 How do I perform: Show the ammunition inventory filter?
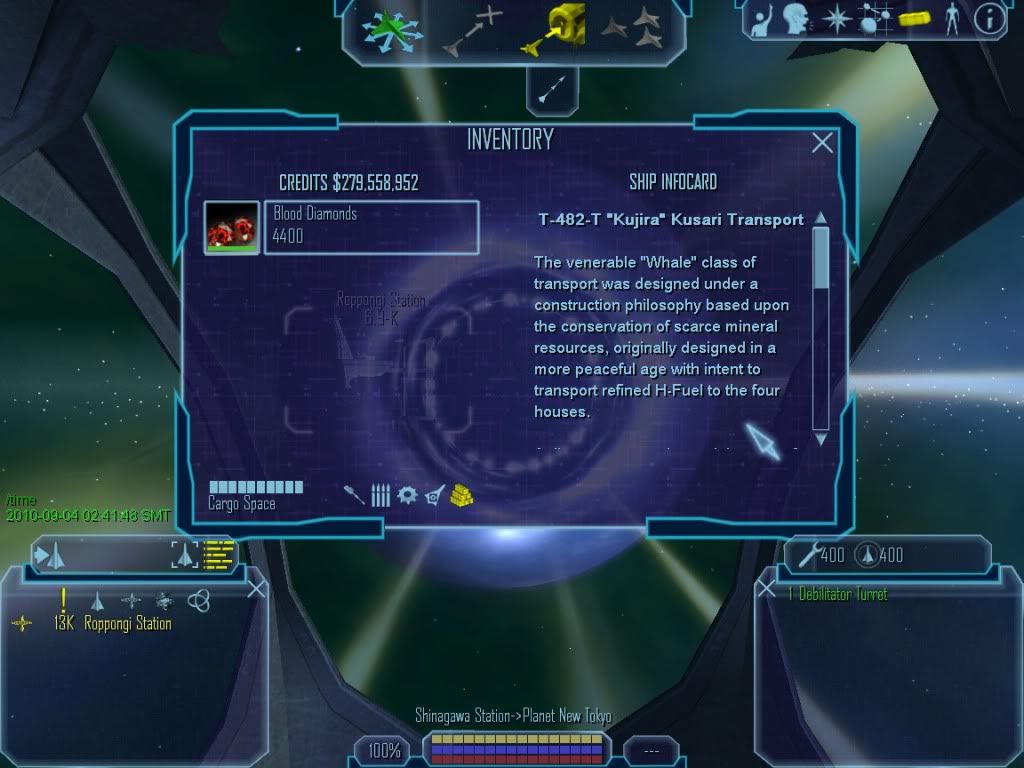[380, 494]
